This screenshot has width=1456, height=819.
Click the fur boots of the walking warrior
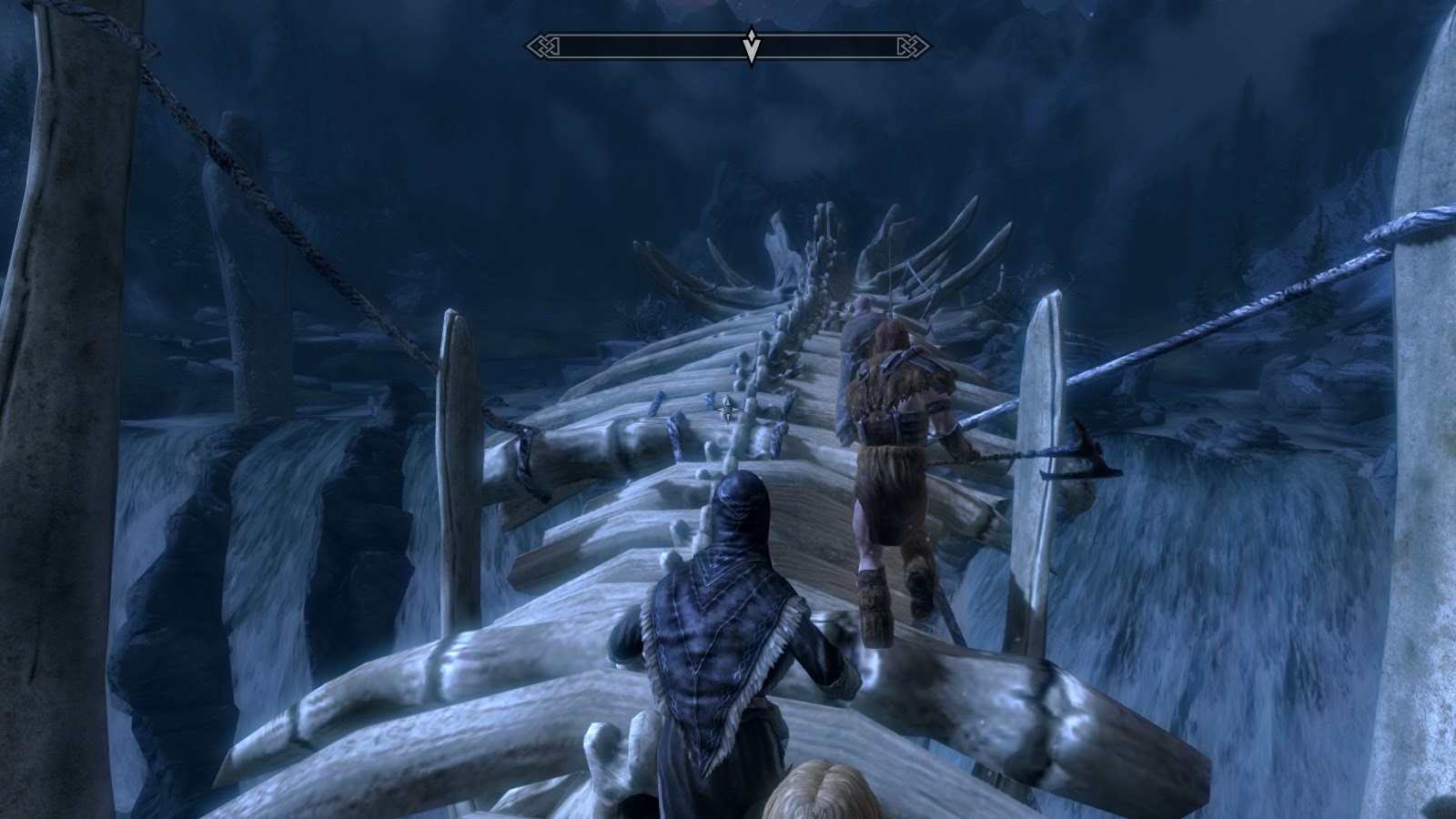(x=878, y=601)
